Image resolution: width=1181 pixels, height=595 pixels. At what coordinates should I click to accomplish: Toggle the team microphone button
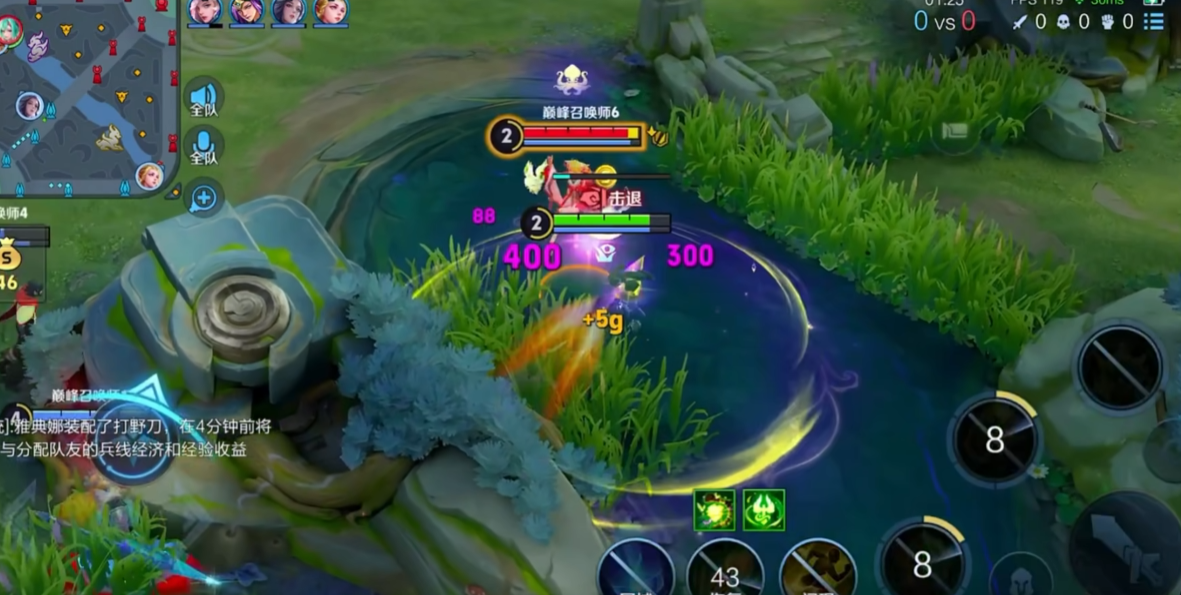click(x=203, y=148)
